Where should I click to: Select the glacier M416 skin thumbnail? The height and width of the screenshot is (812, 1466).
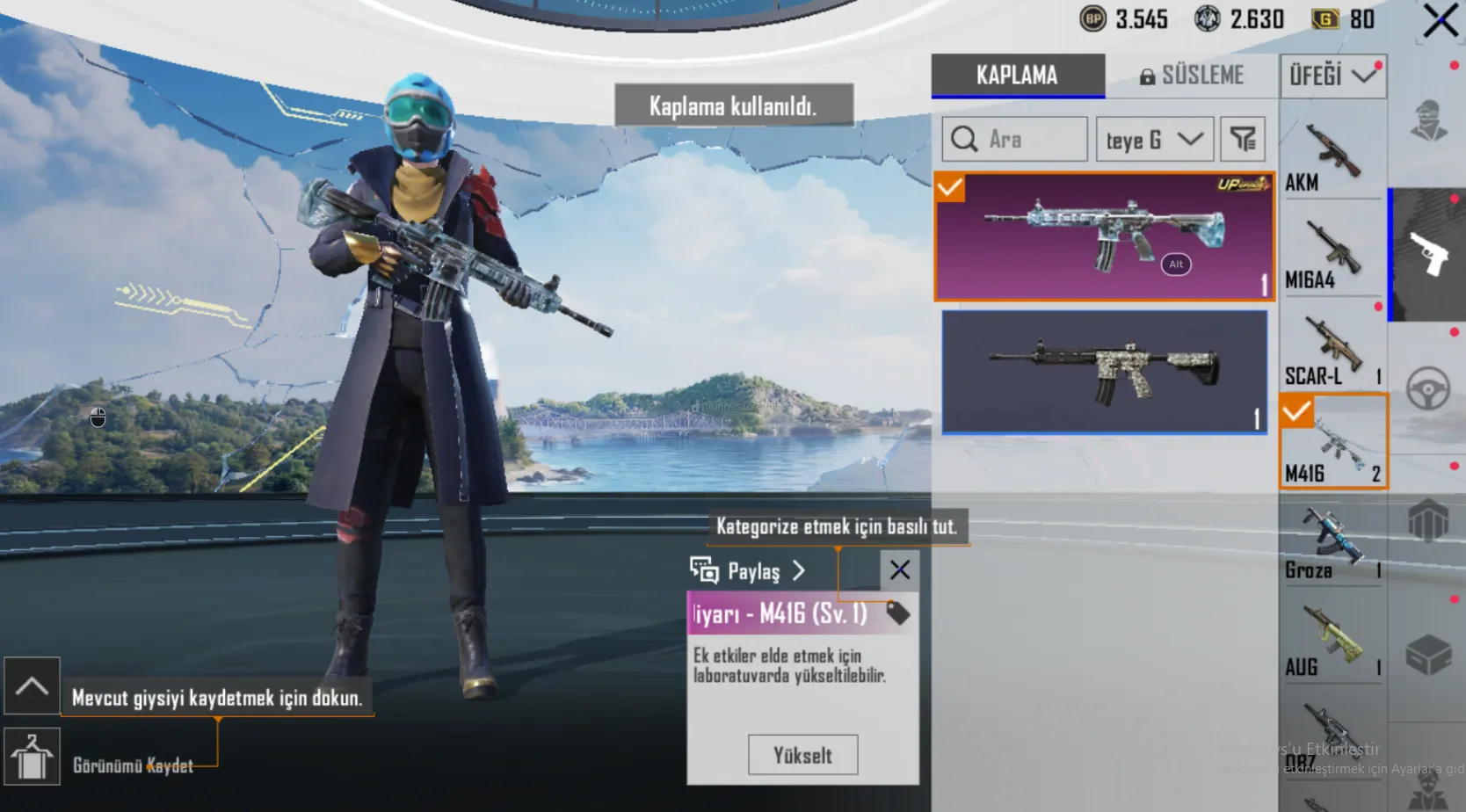(x=1104, y=236)
